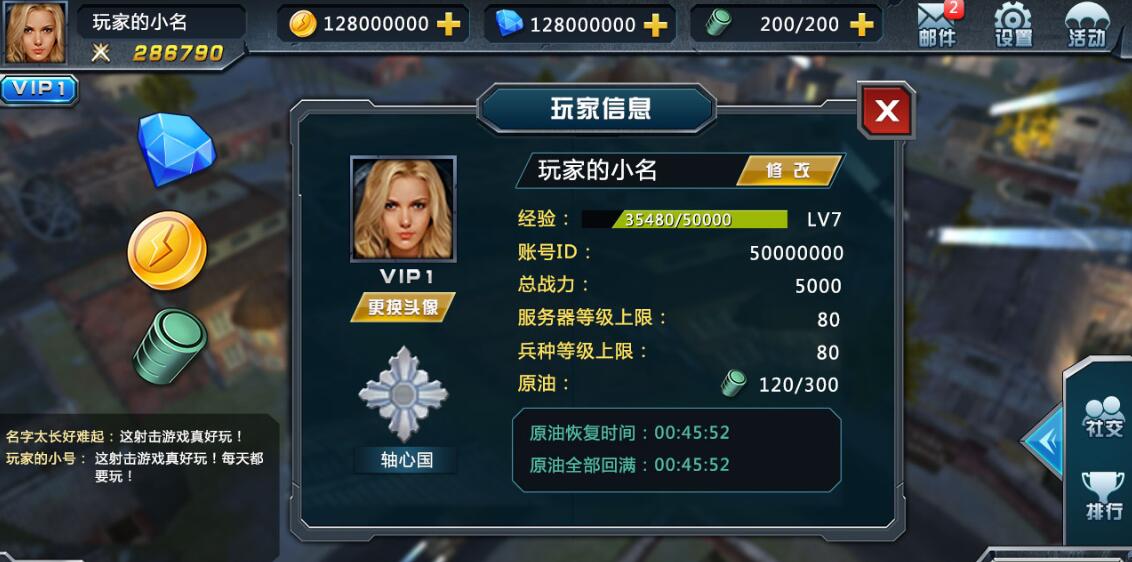Open the 邮件 mail inbox

tap(937, 25)
